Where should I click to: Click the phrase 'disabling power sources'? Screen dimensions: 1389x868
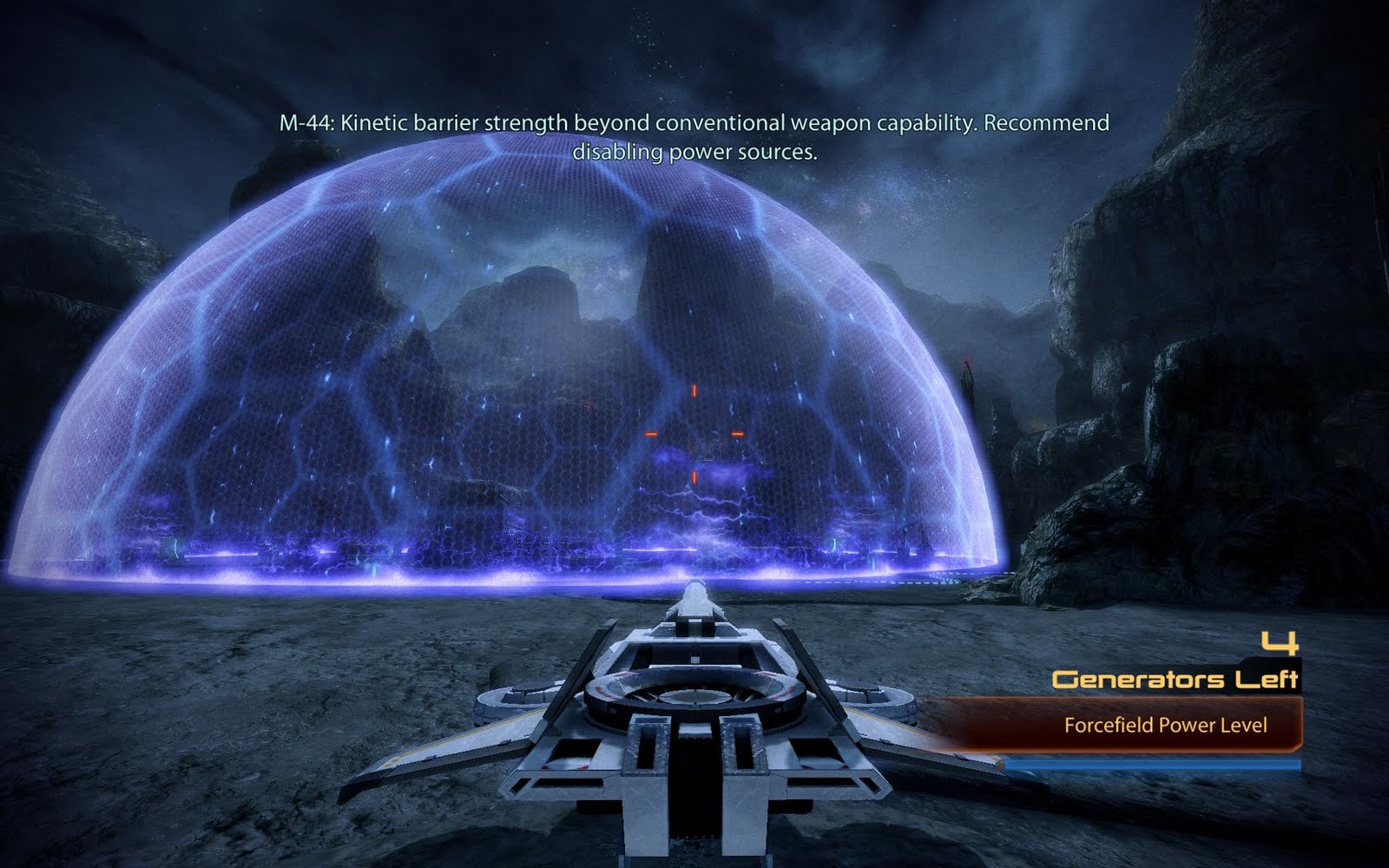[694, 153]
